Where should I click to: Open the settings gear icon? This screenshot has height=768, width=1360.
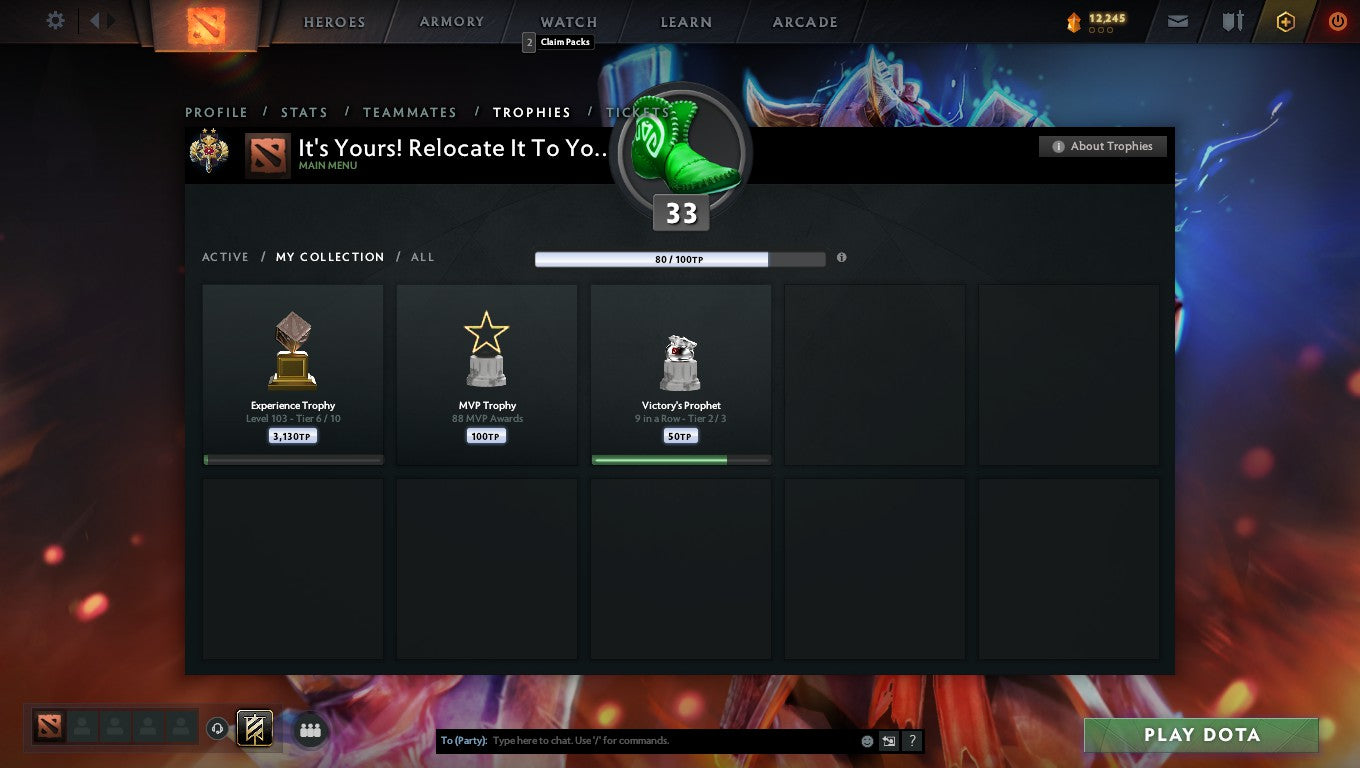[x=55, y=19]
